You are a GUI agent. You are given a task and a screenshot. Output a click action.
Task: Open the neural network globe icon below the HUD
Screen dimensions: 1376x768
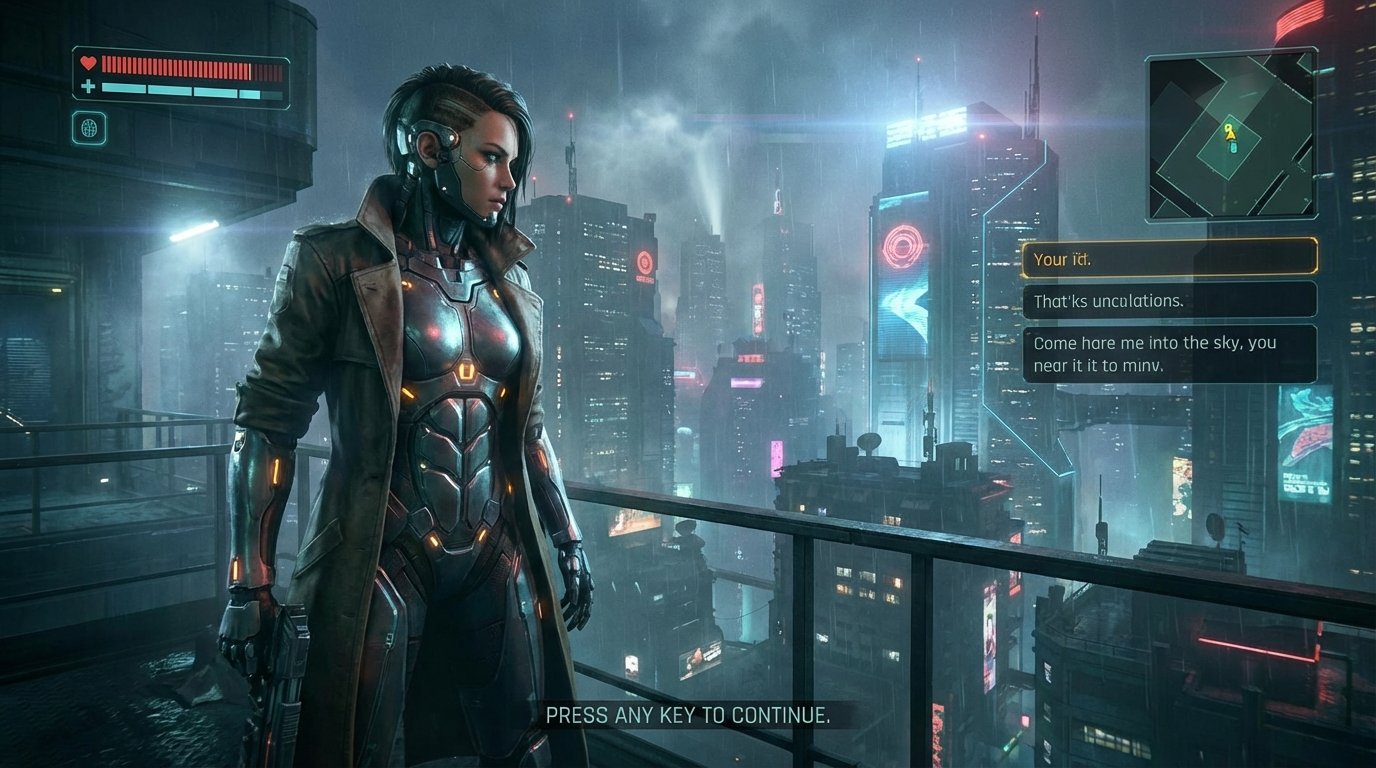pos(90,128)
